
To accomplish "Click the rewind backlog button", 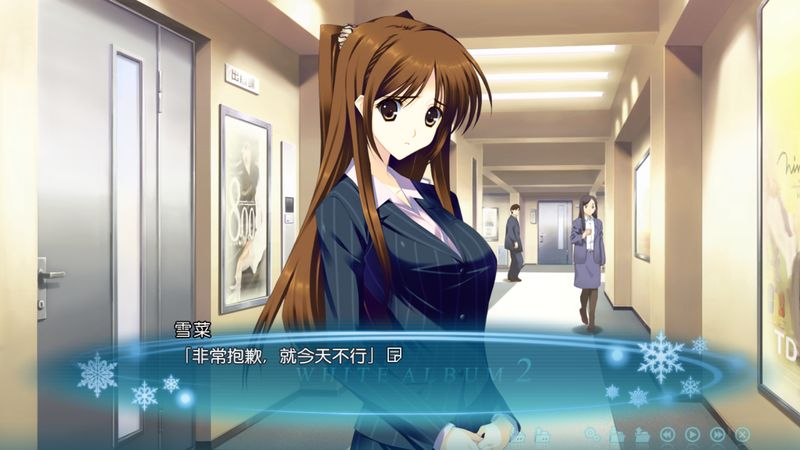I will [x=667, y=434].
